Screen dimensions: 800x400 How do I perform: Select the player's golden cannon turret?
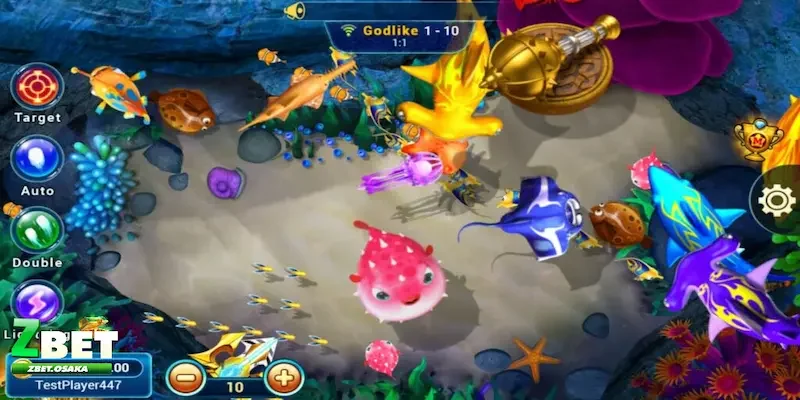[235, 352]
